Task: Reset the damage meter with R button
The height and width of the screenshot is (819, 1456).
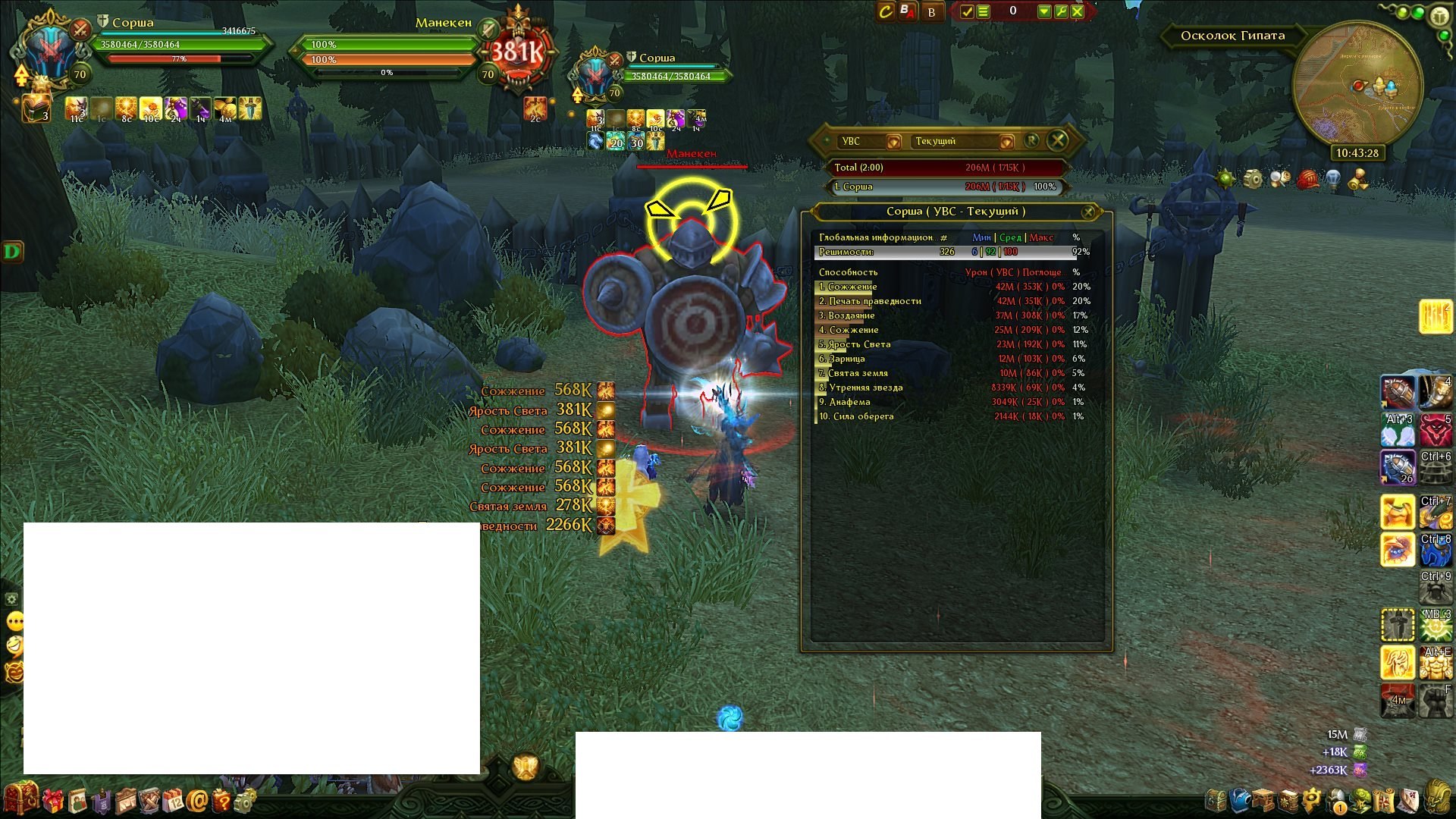Action: tap(1031, 140)
